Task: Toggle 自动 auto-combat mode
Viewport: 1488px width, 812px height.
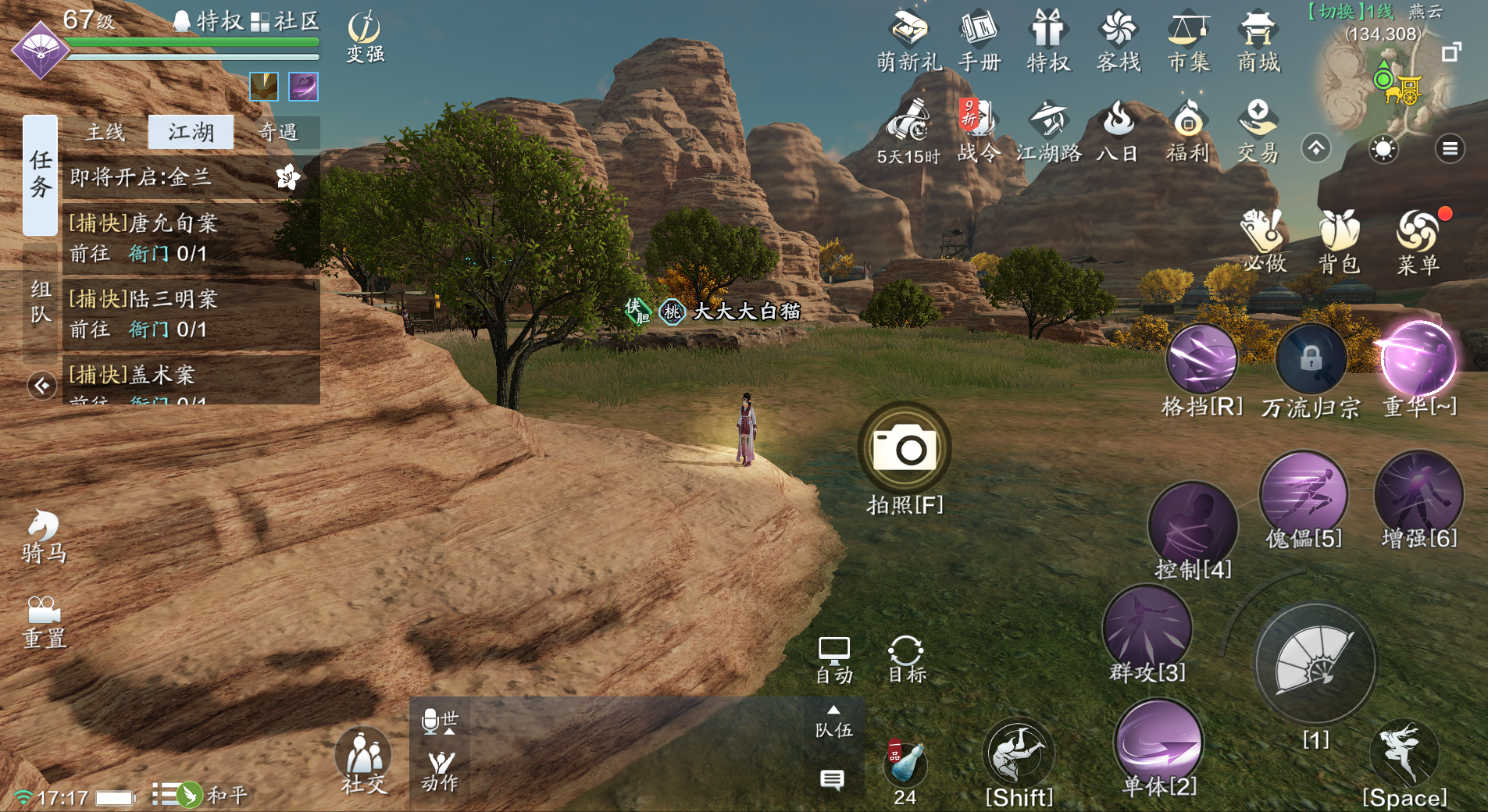Action: coord(833,660)
